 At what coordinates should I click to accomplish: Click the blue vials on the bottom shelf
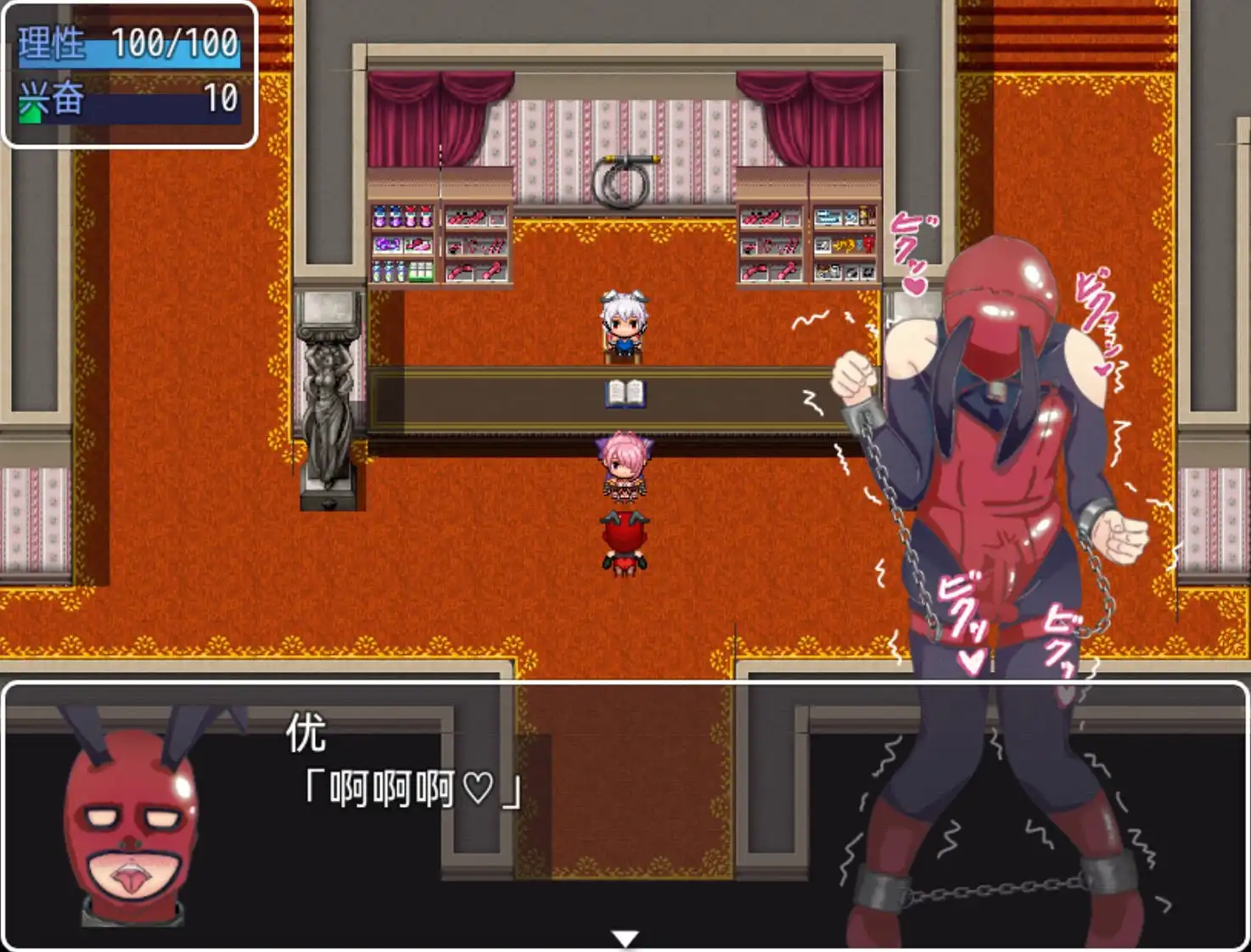click(389, 271)
